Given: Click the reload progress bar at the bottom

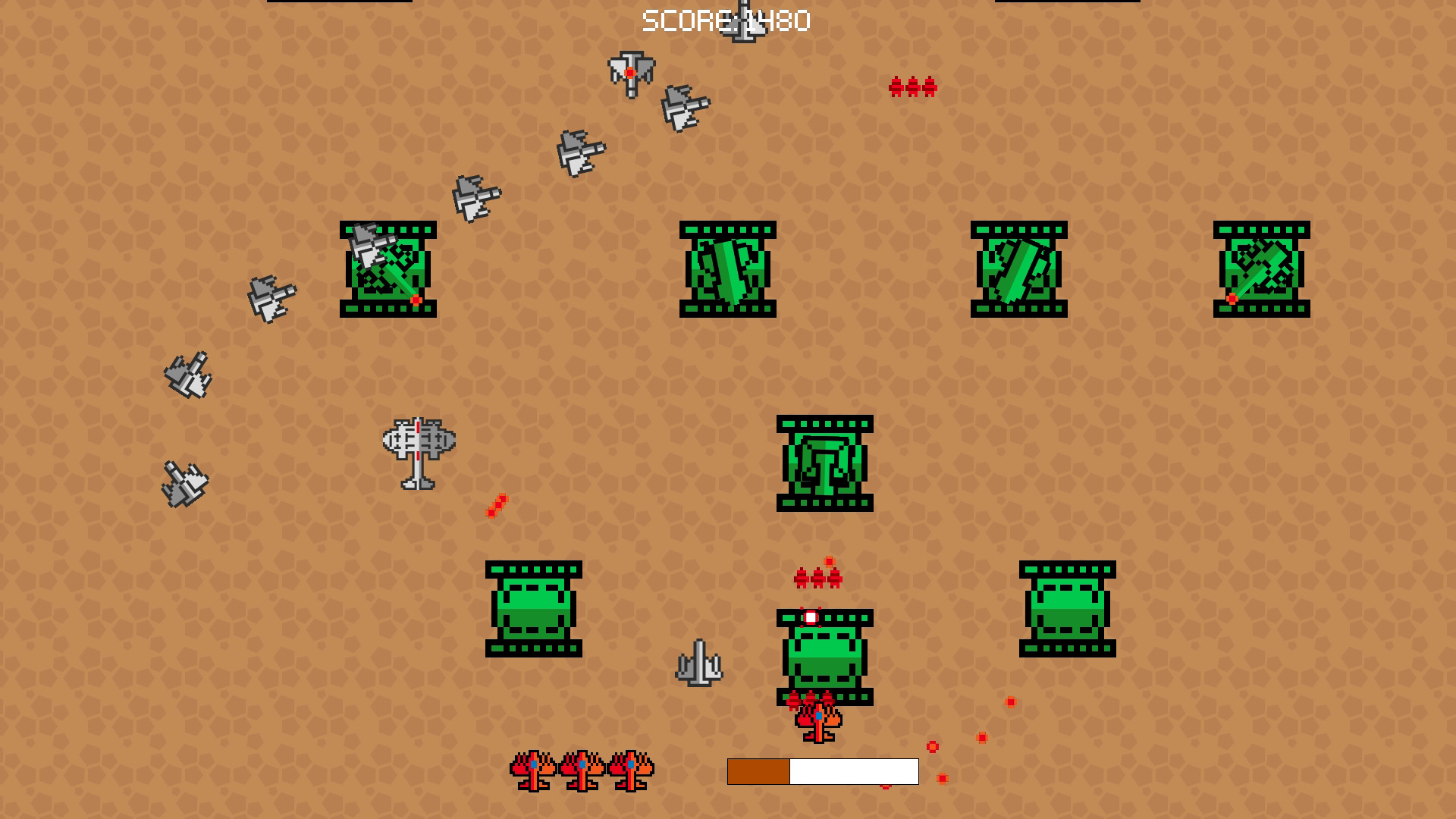Looking at the screenshot, I should tap(823, 772).
